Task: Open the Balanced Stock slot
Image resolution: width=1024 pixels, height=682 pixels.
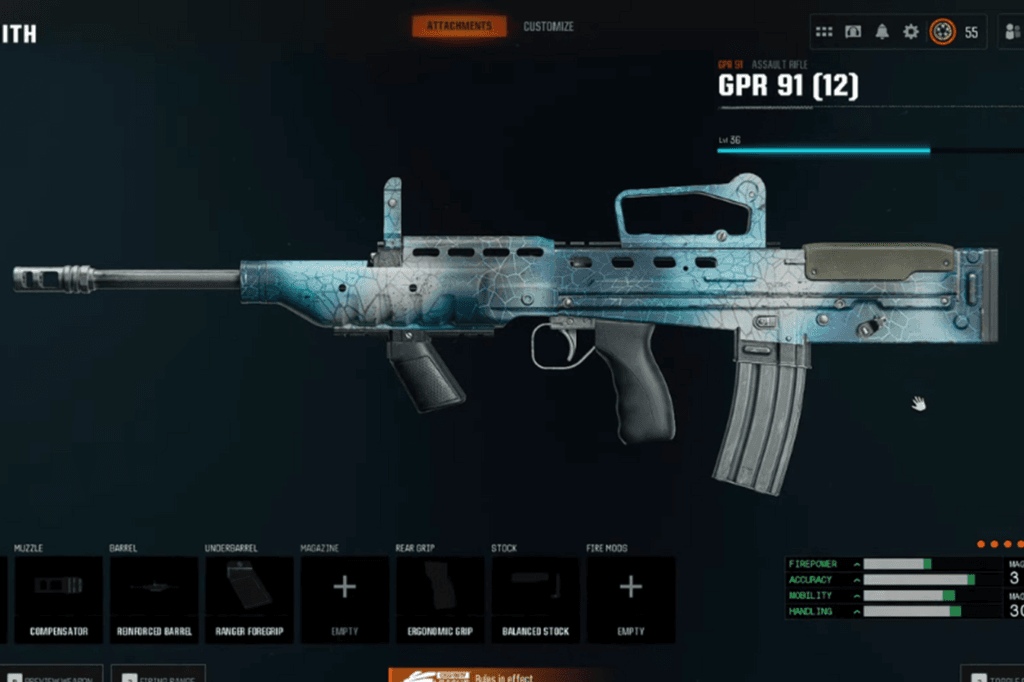Action: [535, 599]
